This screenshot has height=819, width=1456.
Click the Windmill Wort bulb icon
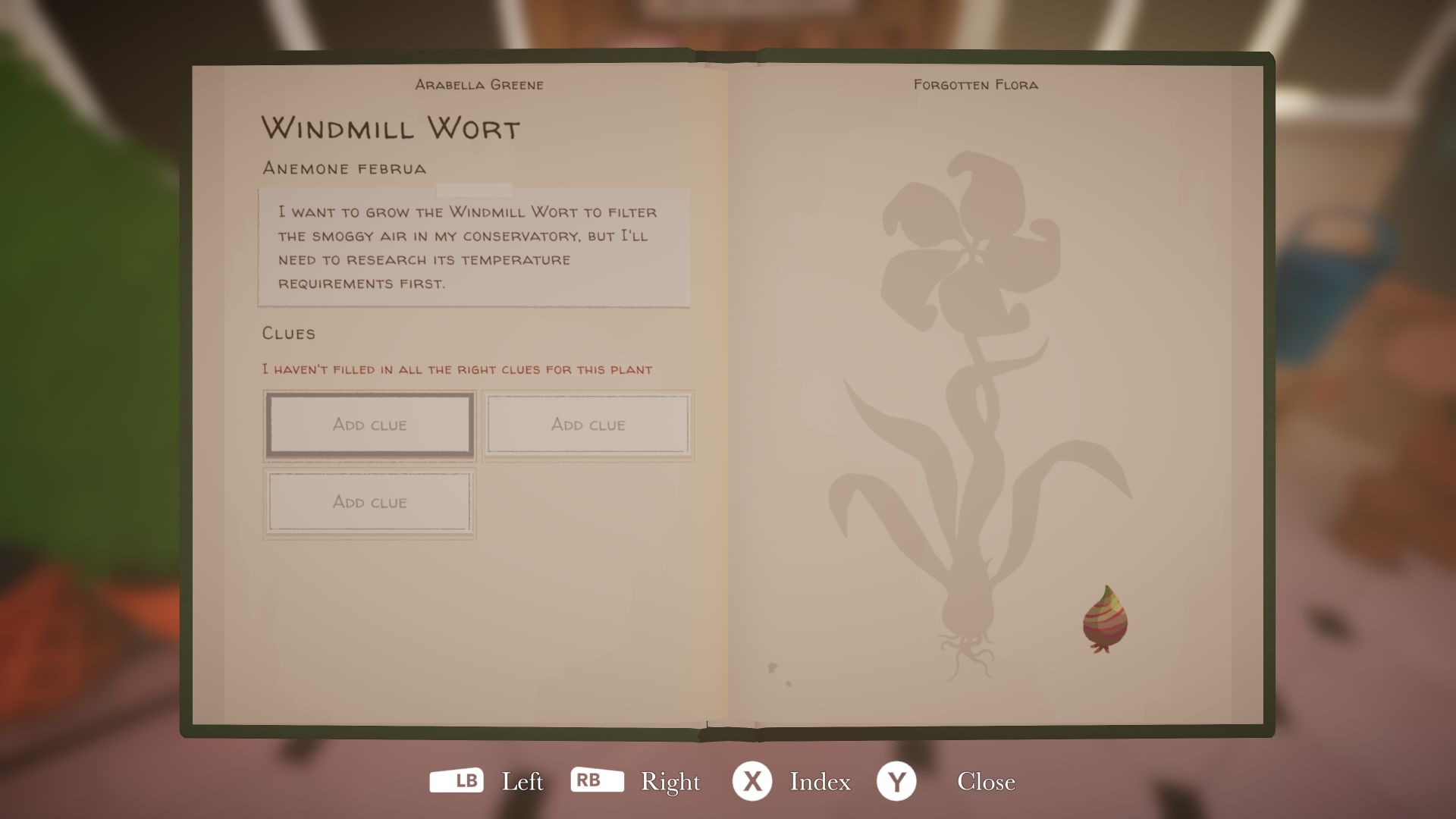pos(1105,620)
